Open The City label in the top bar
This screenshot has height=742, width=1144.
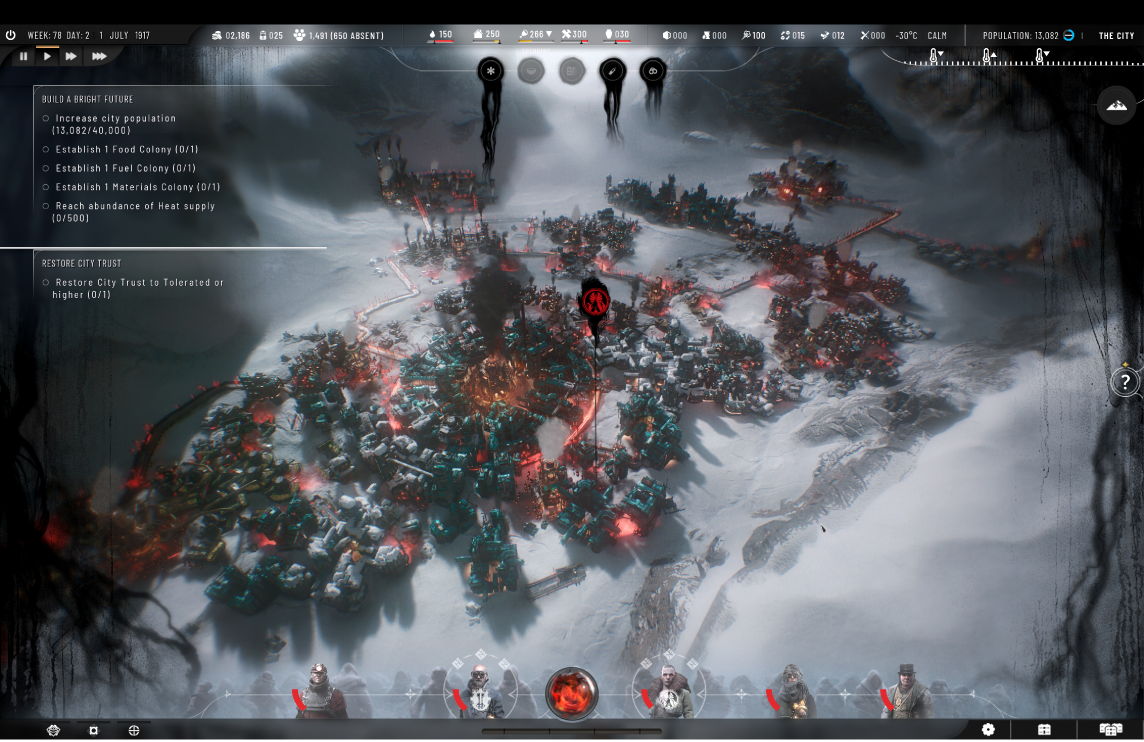(1116, 35)
